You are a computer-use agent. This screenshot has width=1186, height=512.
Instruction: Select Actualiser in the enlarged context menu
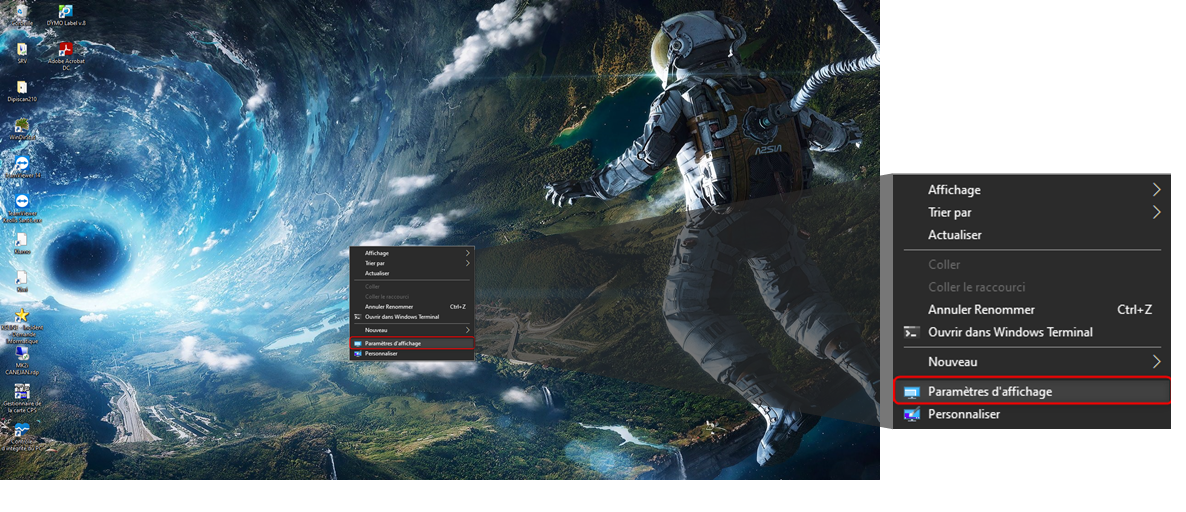(x=954, y=235)
